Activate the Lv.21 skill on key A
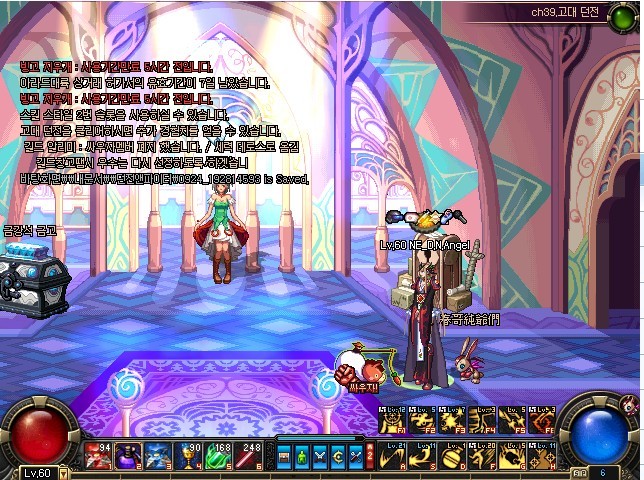 pos(392,455)
